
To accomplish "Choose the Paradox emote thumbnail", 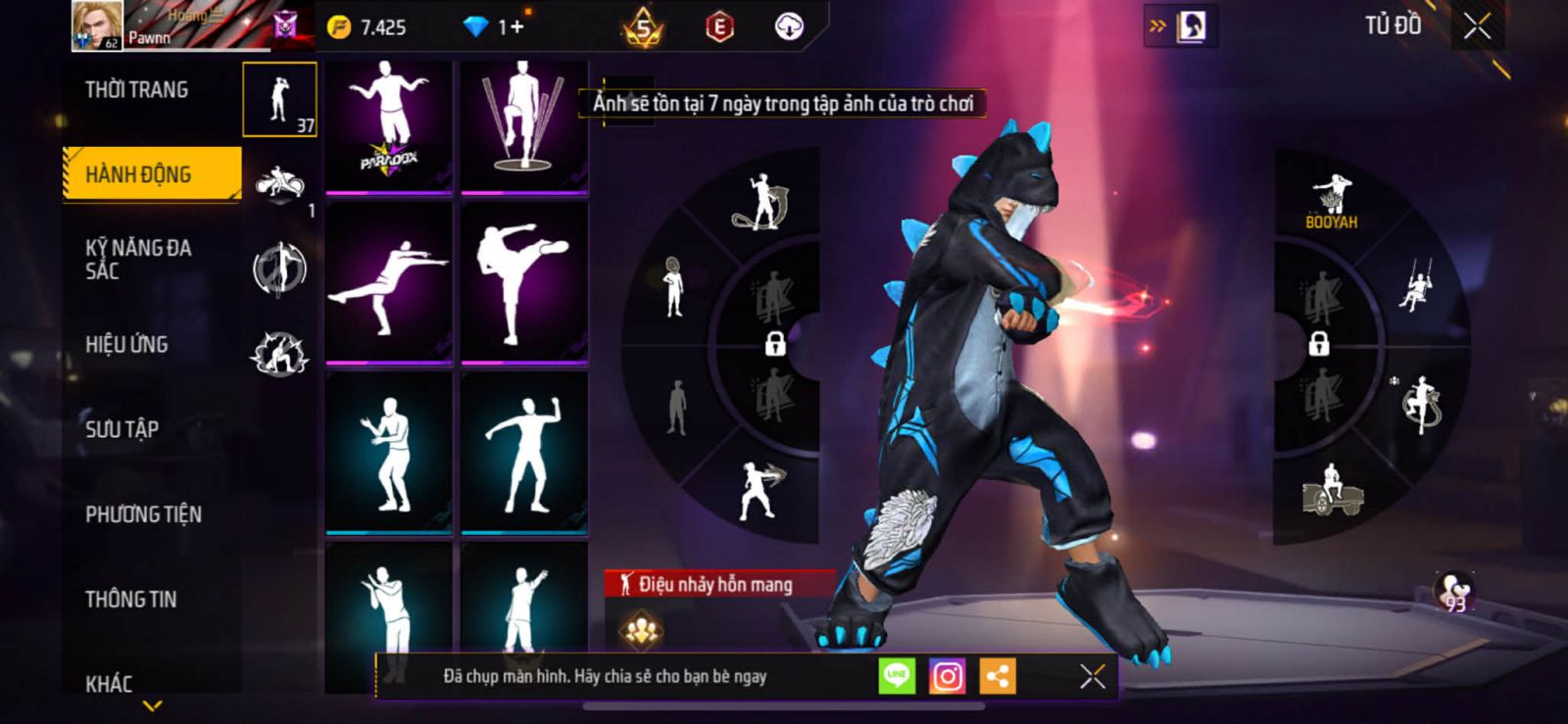I will tap(389, 126).
